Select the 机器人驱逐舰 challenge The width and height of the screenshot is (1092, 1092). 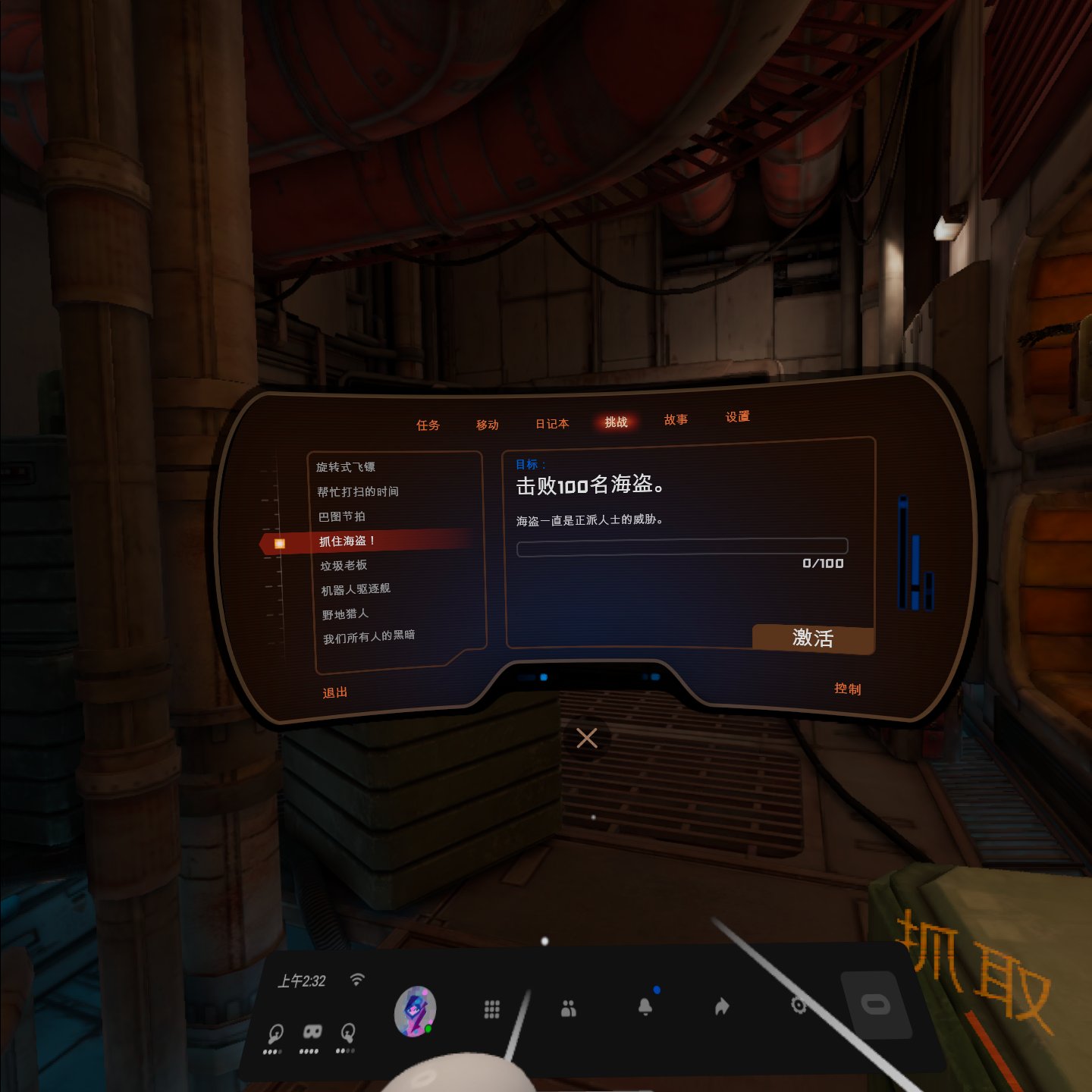click(356, 589)
